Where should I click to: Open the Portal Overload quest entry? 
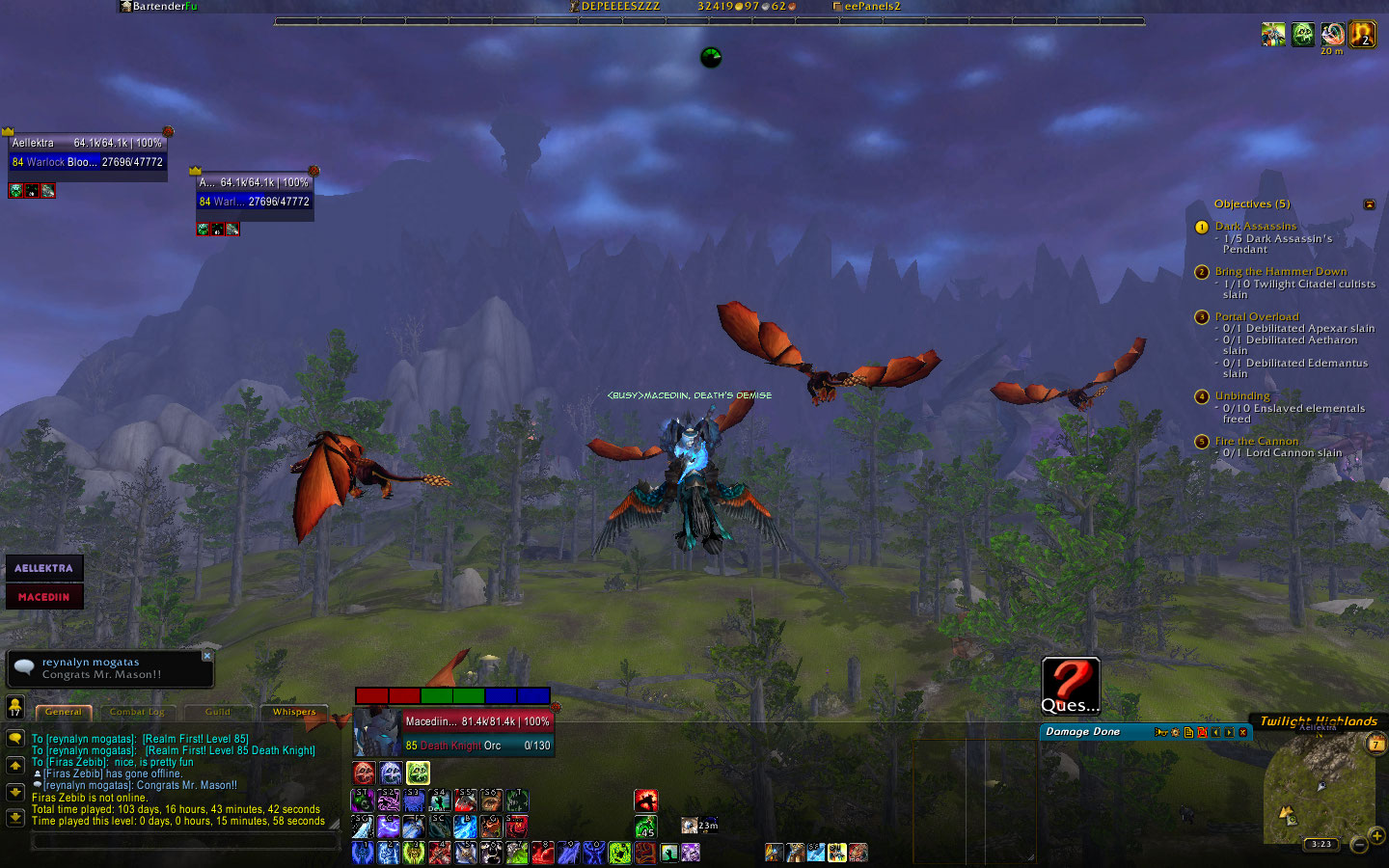coord(1256,316)
